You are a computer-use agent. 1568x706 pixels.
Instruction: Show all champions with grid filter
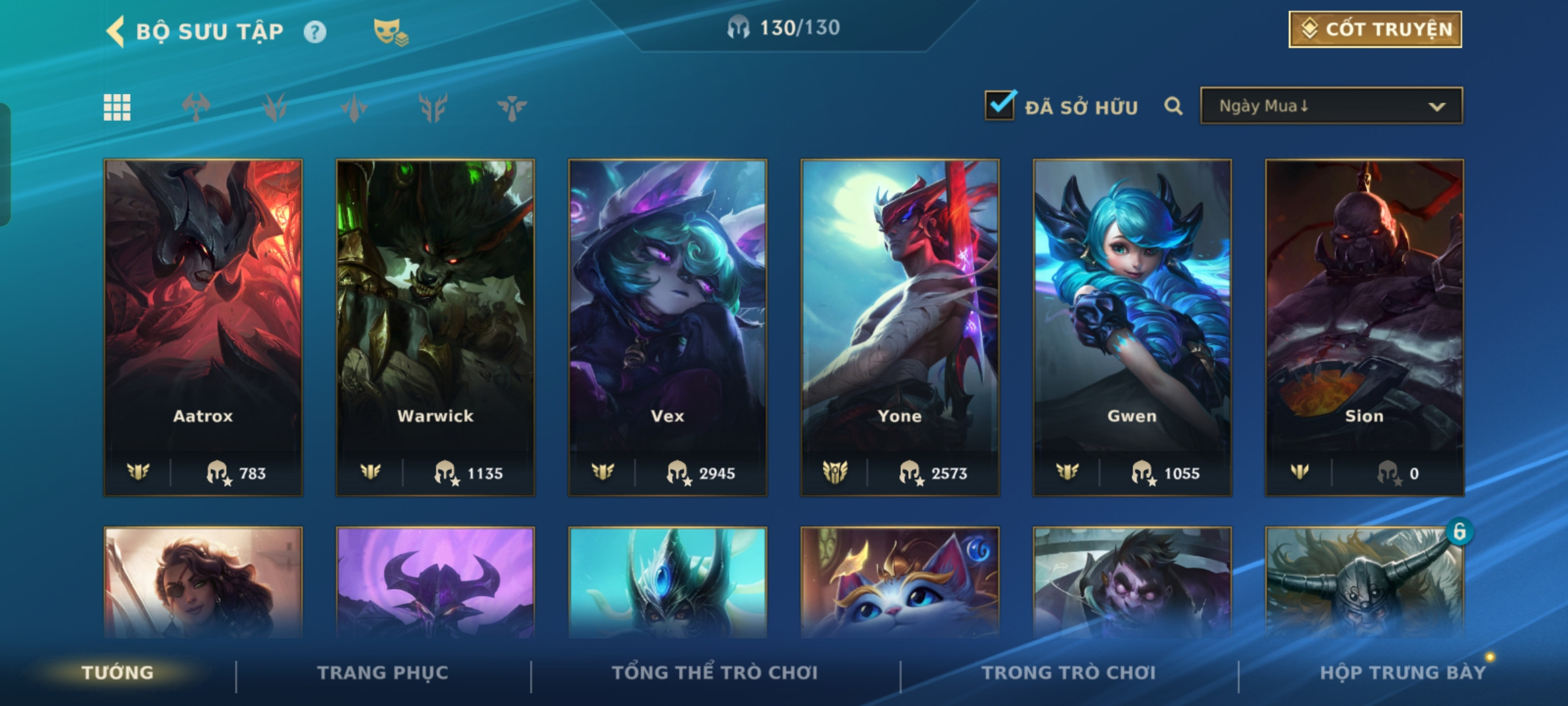[117, 107]
